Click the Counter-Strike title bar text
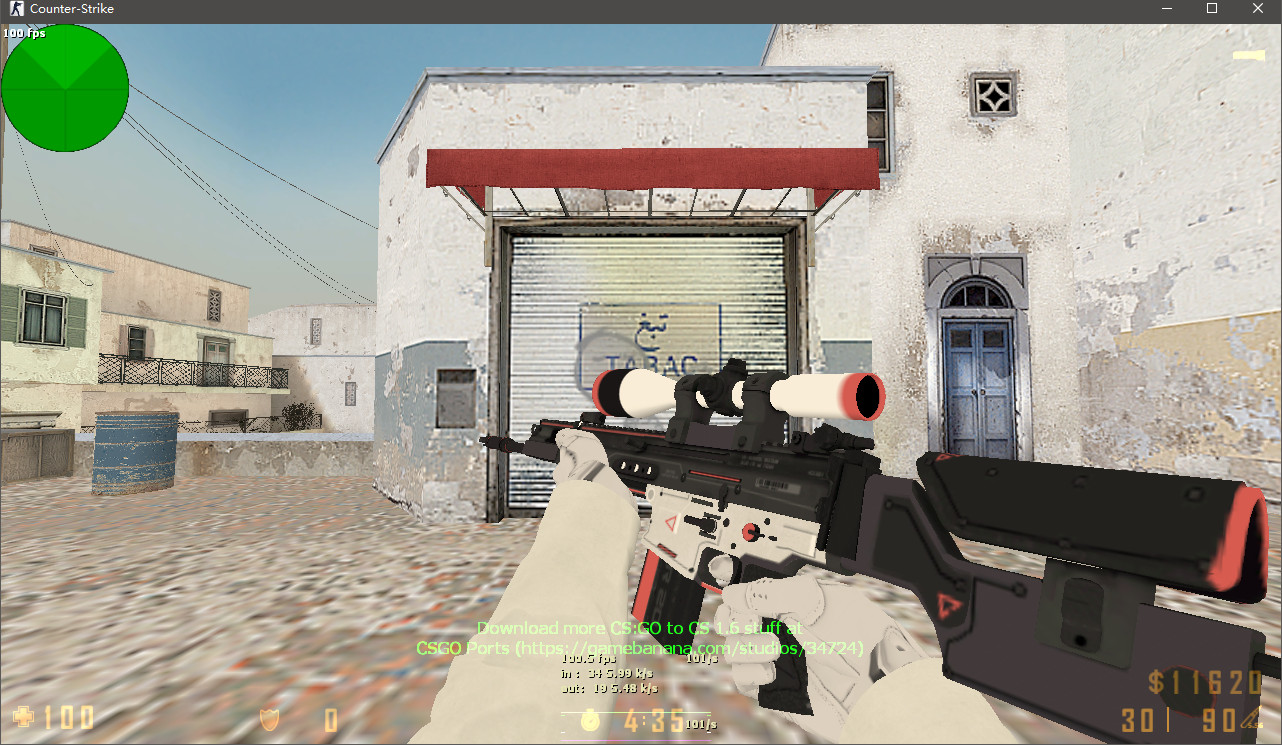 [x=72, y=9]
